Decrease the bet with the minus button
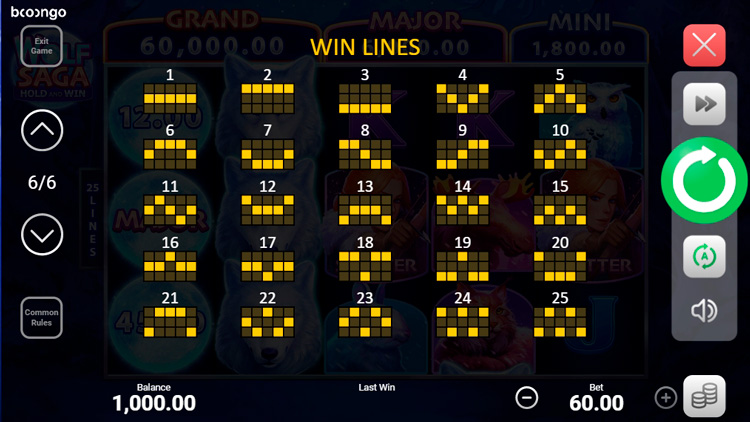 pos(527,397)
